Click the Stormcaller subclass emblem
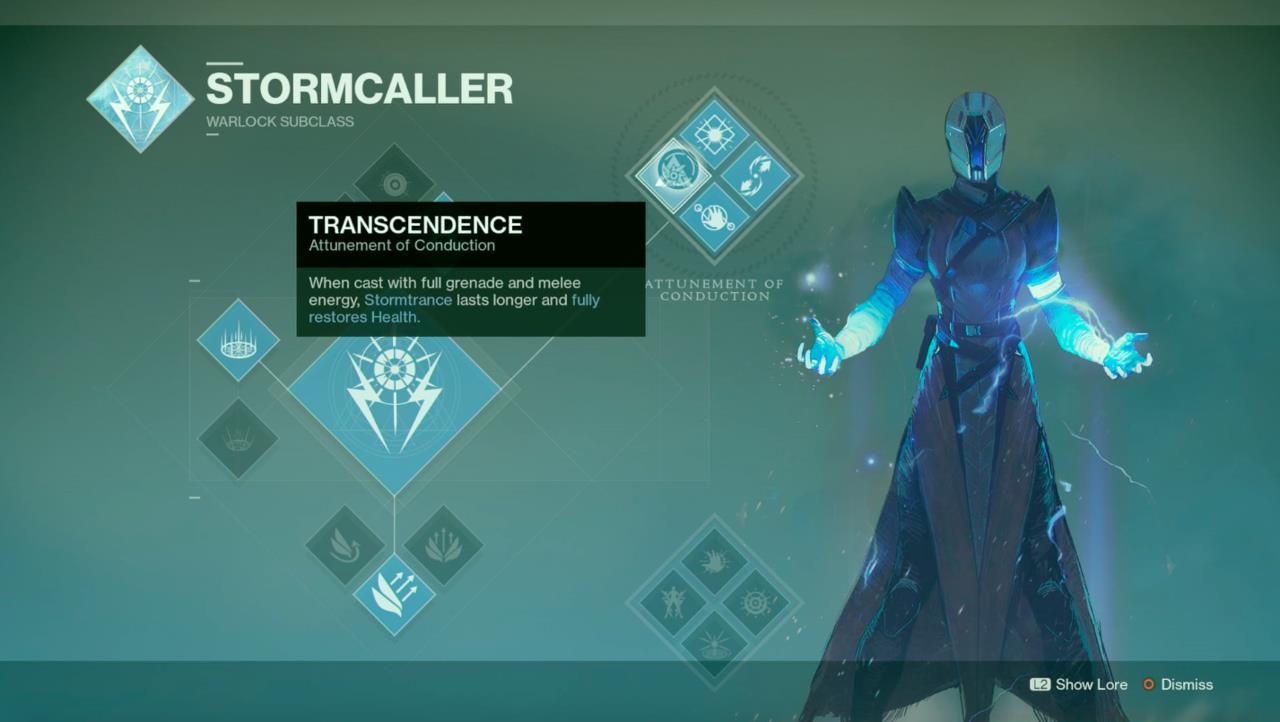This screenshot has width=1280, height=722. tap(140, 95)
